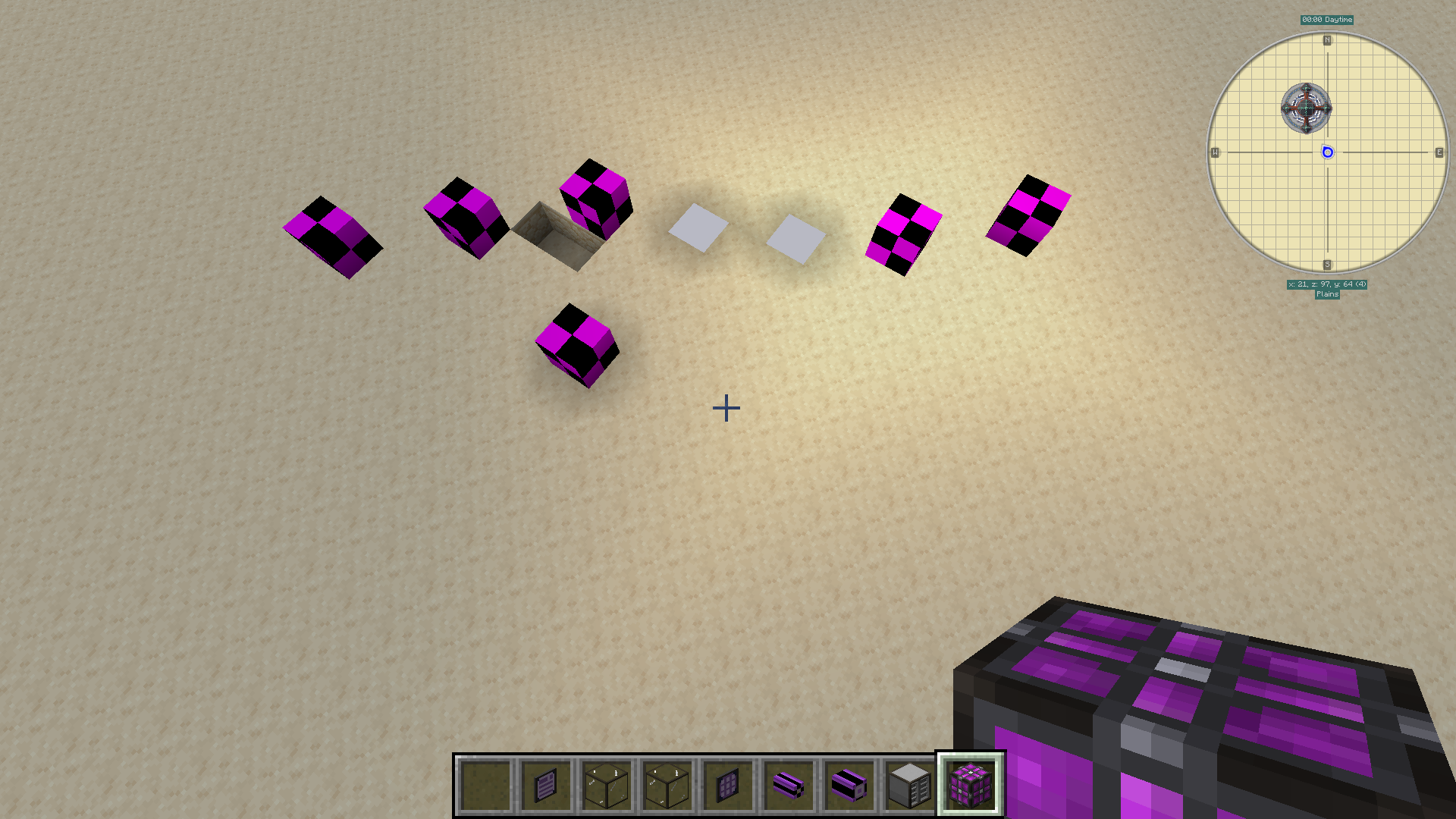Click the leftmost empty hotbar slot

pos(485,783)
